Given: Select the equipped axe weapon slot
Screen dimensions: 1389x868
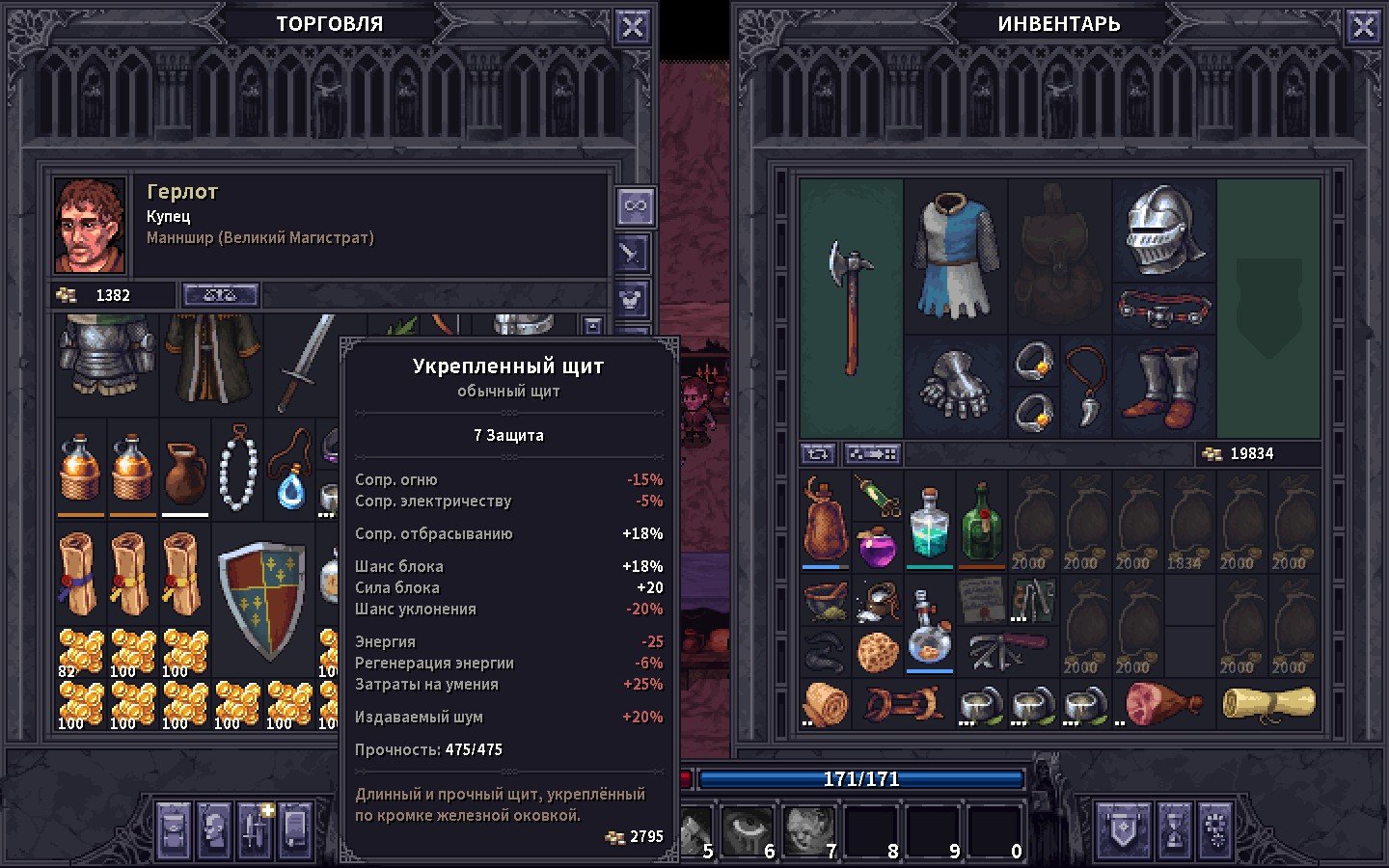Looking at the screenshot, I should (x=850, y=307).
